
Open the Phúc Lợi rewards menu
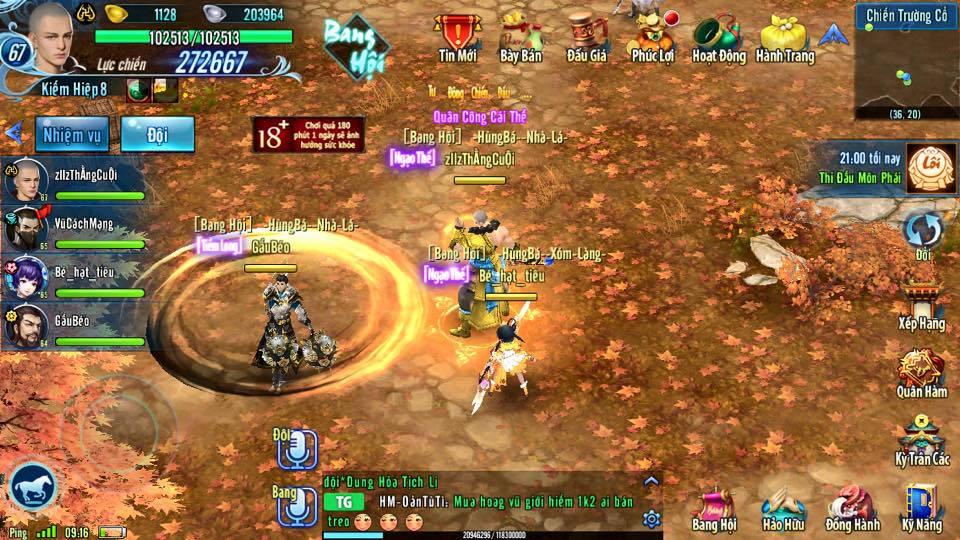pyautogui.click(x=652, y=37)
